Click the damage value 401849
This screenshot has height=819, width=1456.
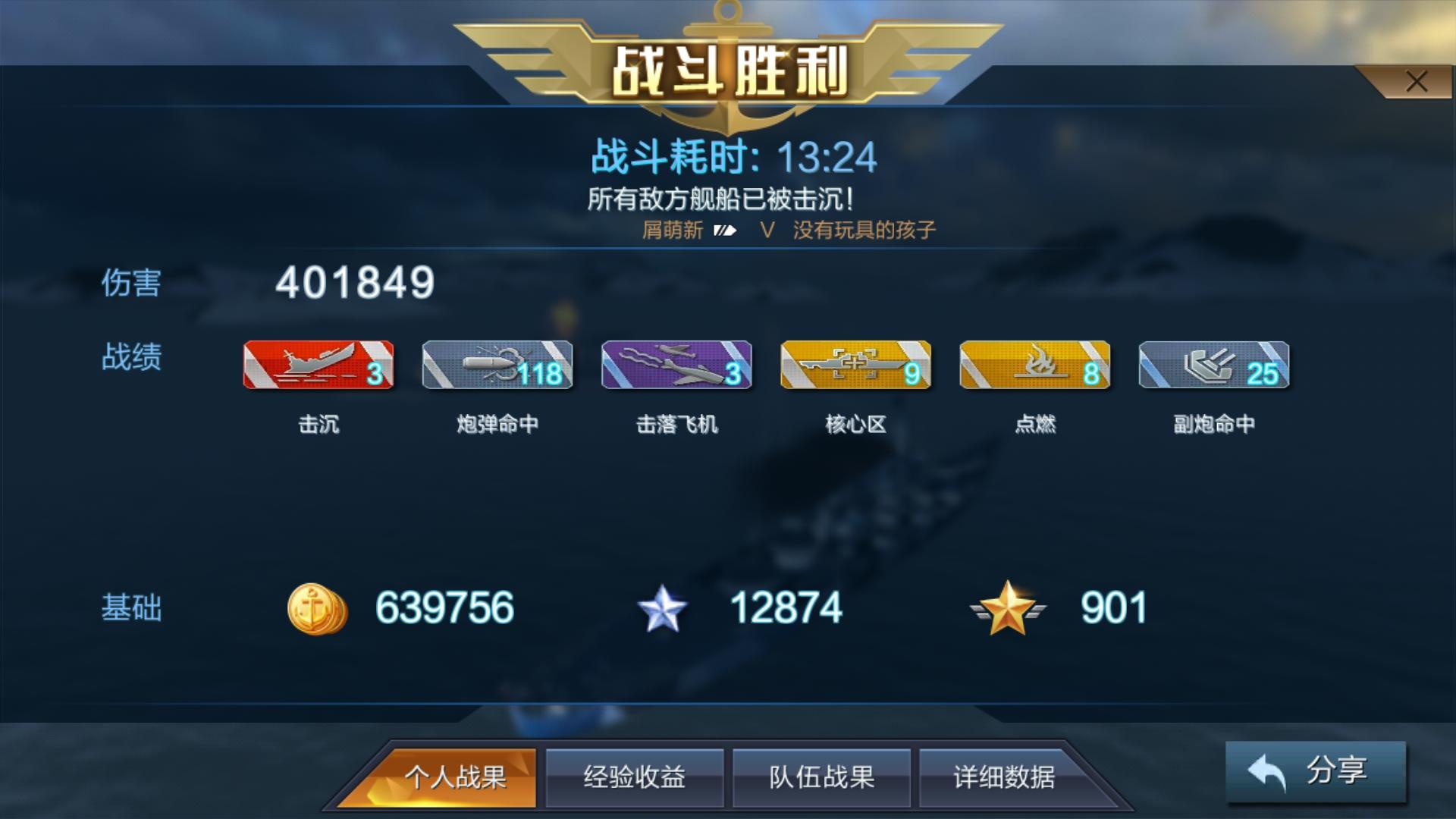point(356,284)
